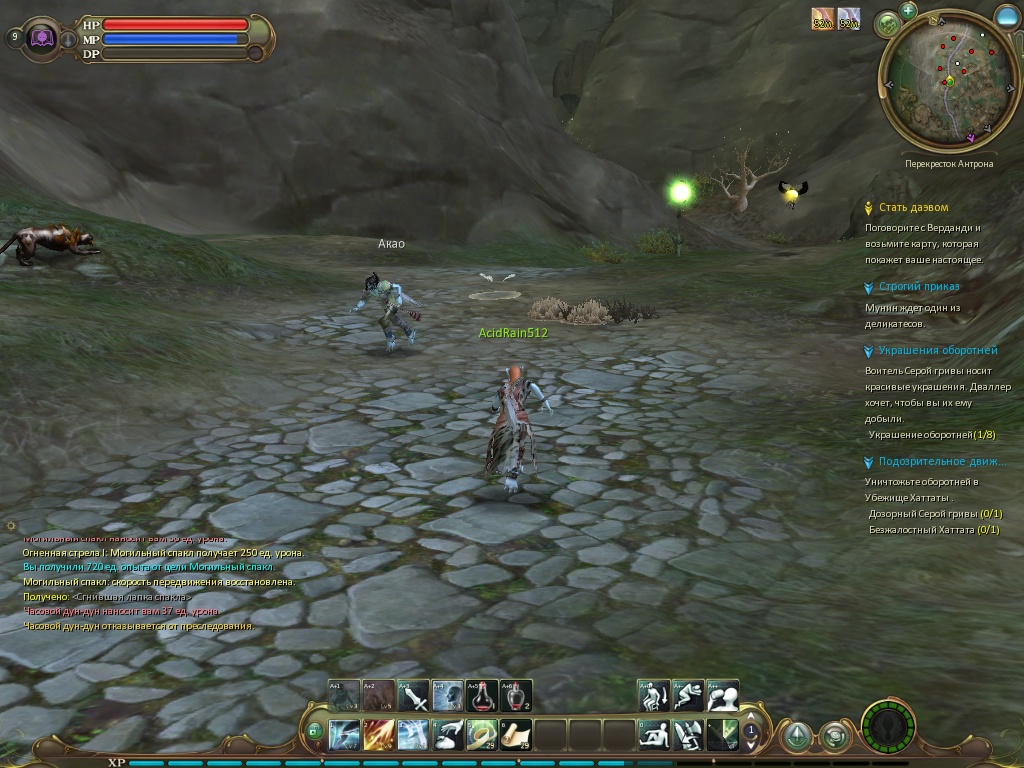Screen dimensions: 1024x768
Task: Click the hotbar page down arrow
Action: pos(750,746)
